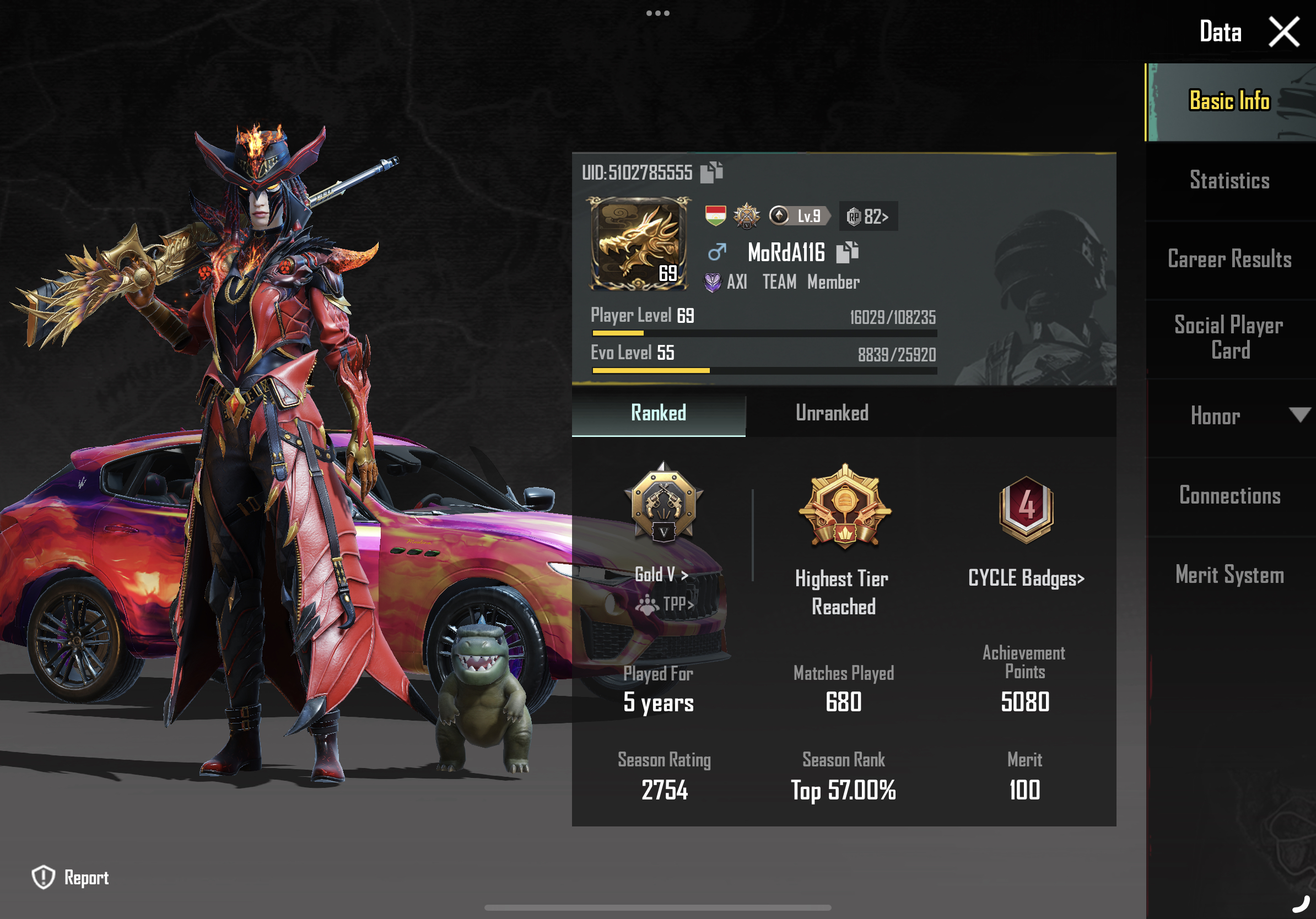This screenshot has height=919, width=1316.
Task: Copy the MoRdA116 nickname
Action: (x=847, y=252)
